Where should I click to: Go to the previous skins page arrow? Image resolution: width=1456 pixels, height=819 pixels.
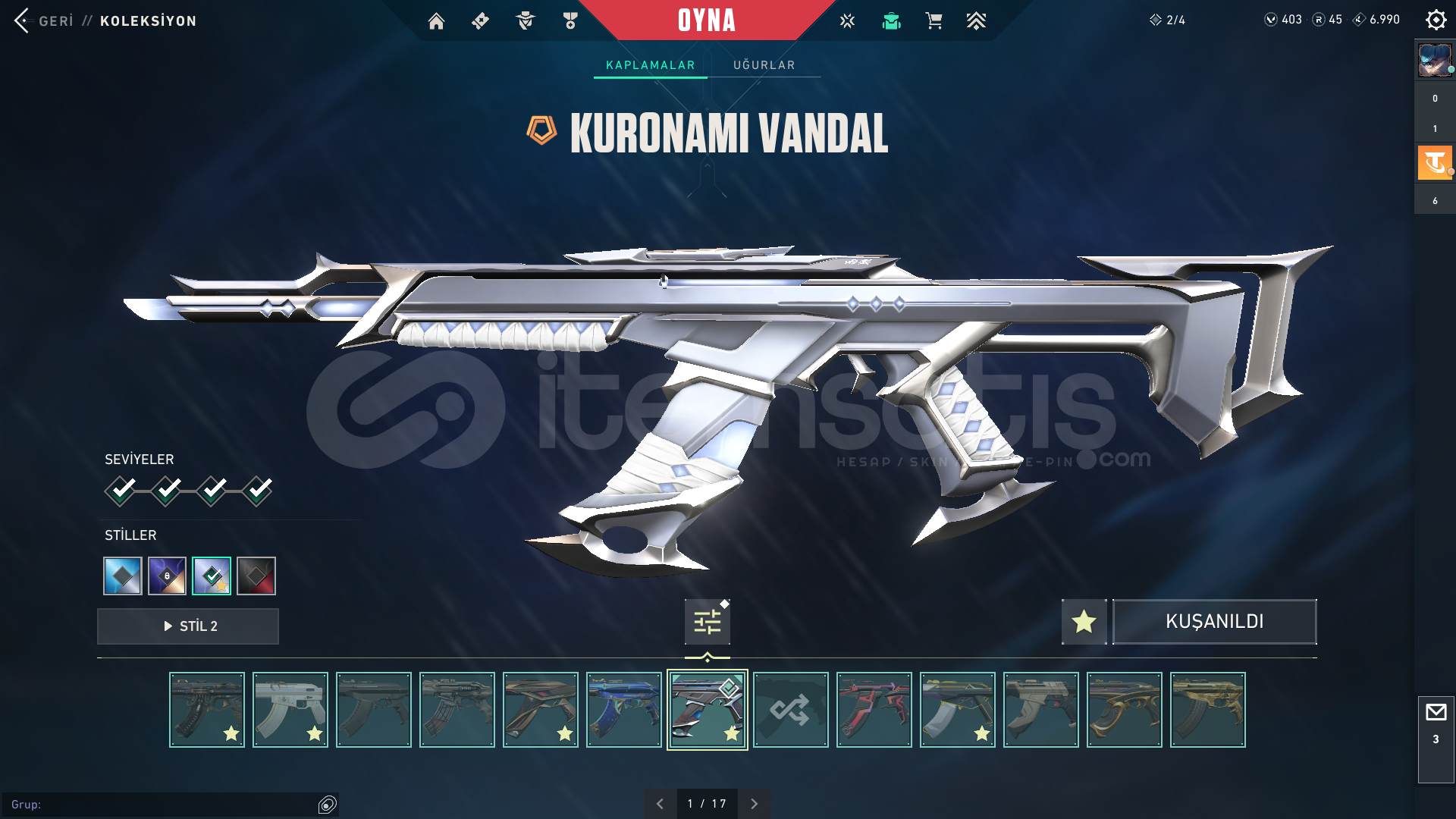pos(659,802)
